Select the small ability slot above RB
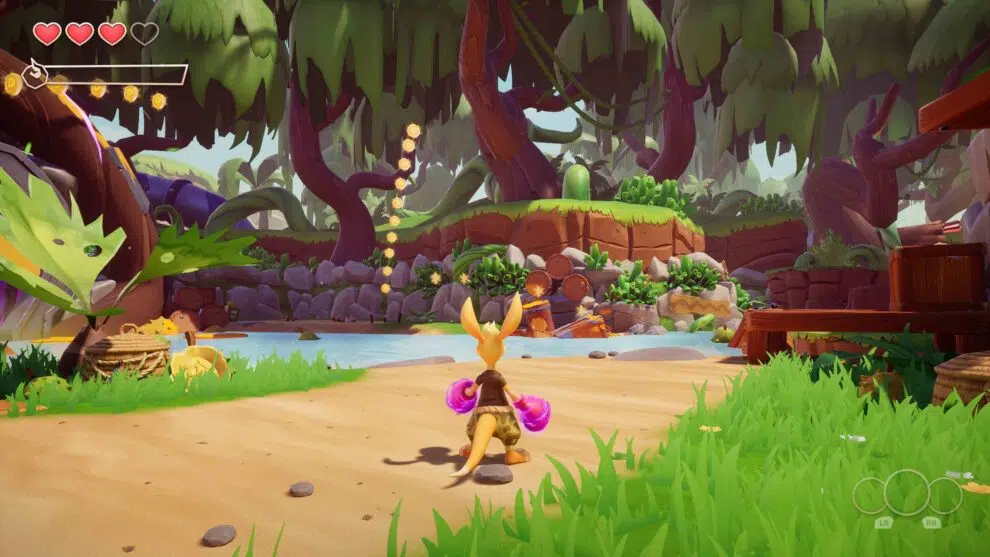This screenshot has width=990, height=557. [945, 496]
